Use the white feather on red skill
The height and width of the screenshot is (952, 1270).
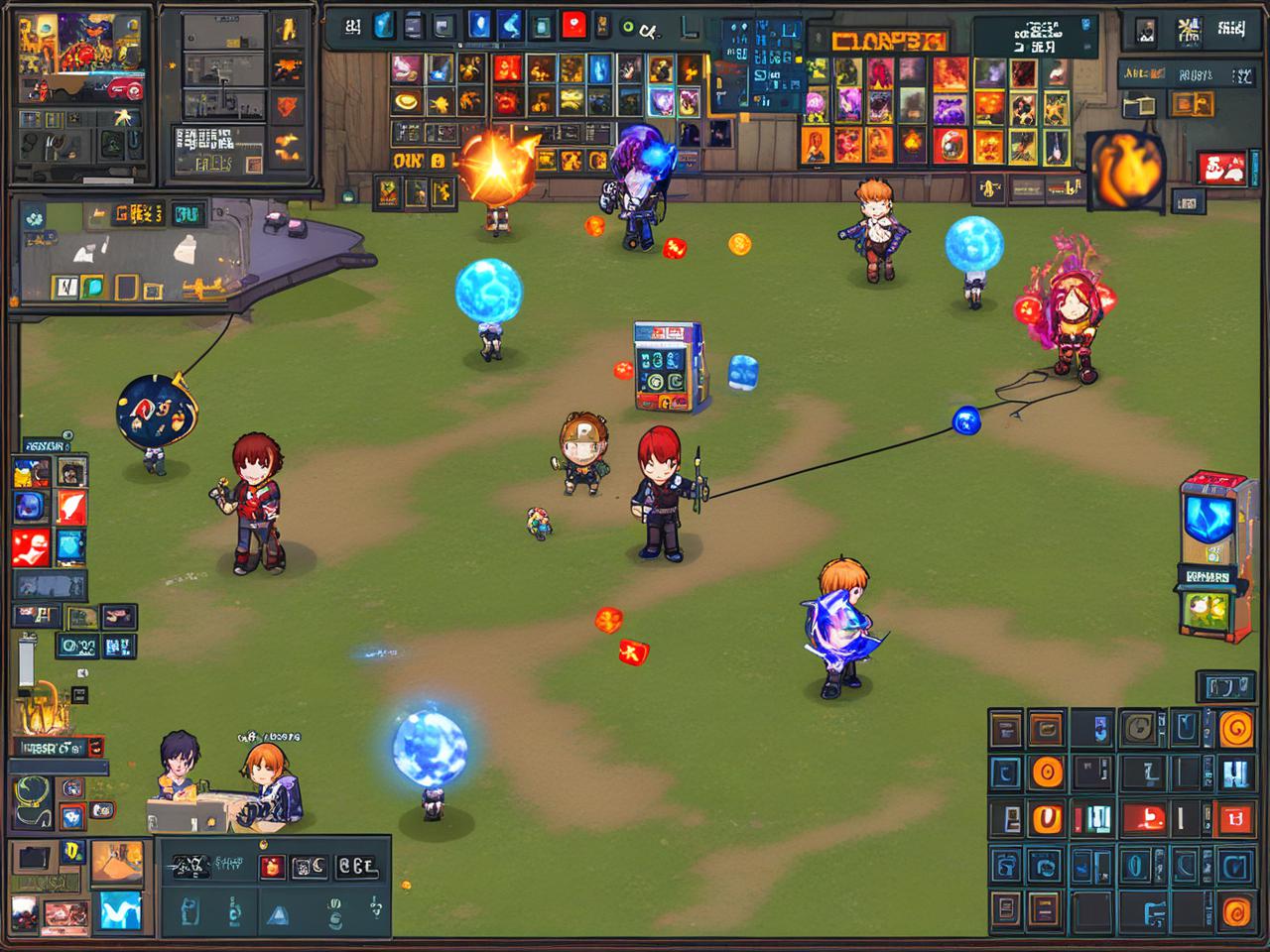71,509
